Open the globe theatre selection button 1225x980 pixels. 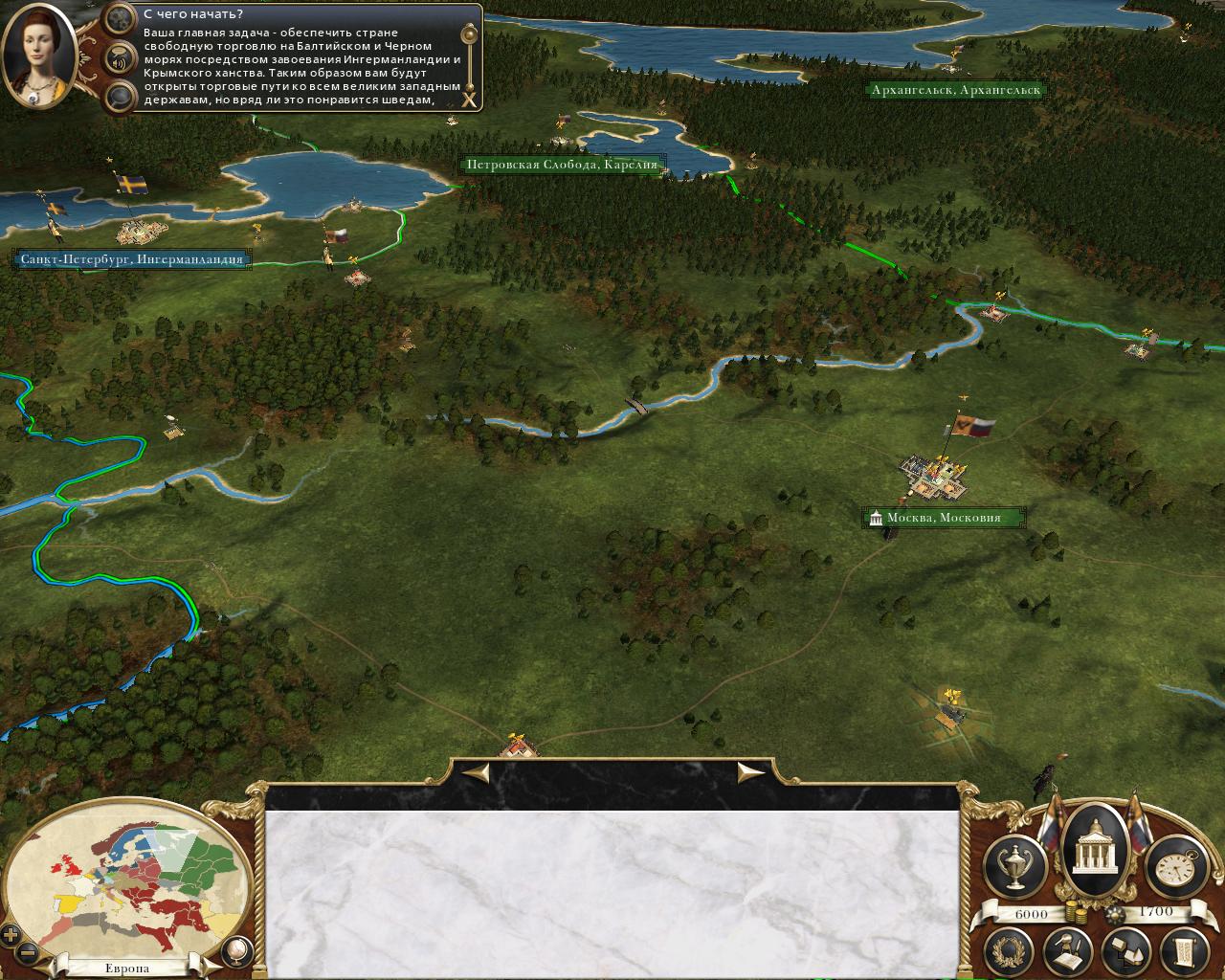[236, 949]
